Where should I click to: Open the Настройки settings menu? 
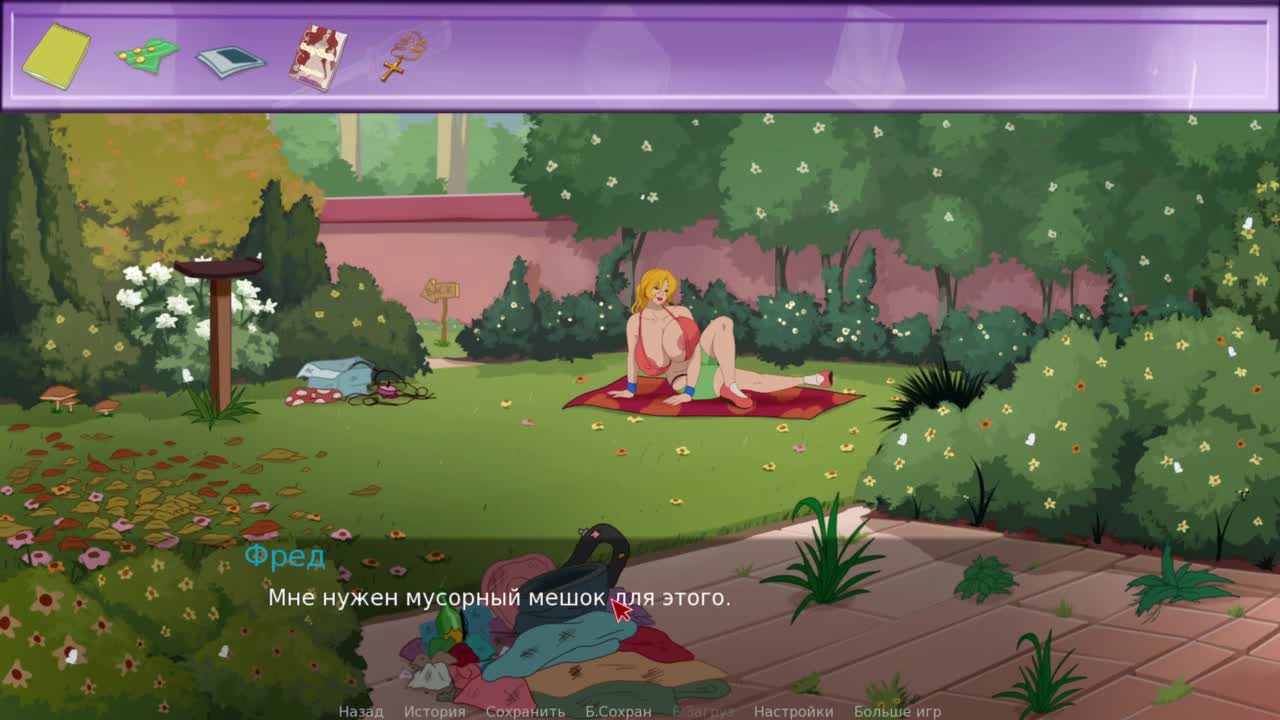click(793, 711)
